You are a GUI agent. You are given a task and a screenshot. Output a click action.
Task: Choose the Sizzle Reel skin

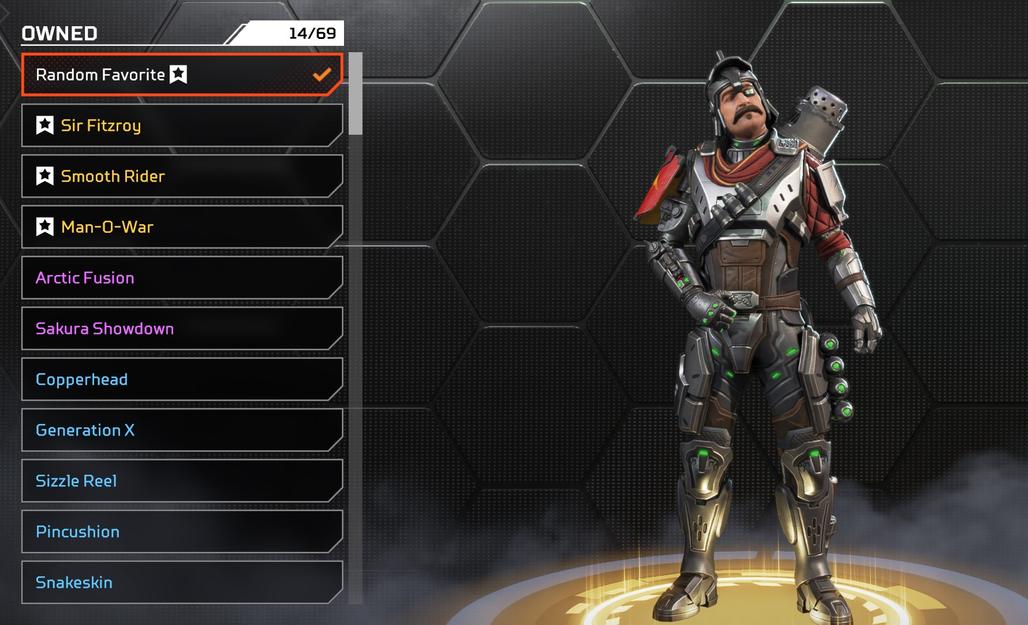[x=182, y=481]
